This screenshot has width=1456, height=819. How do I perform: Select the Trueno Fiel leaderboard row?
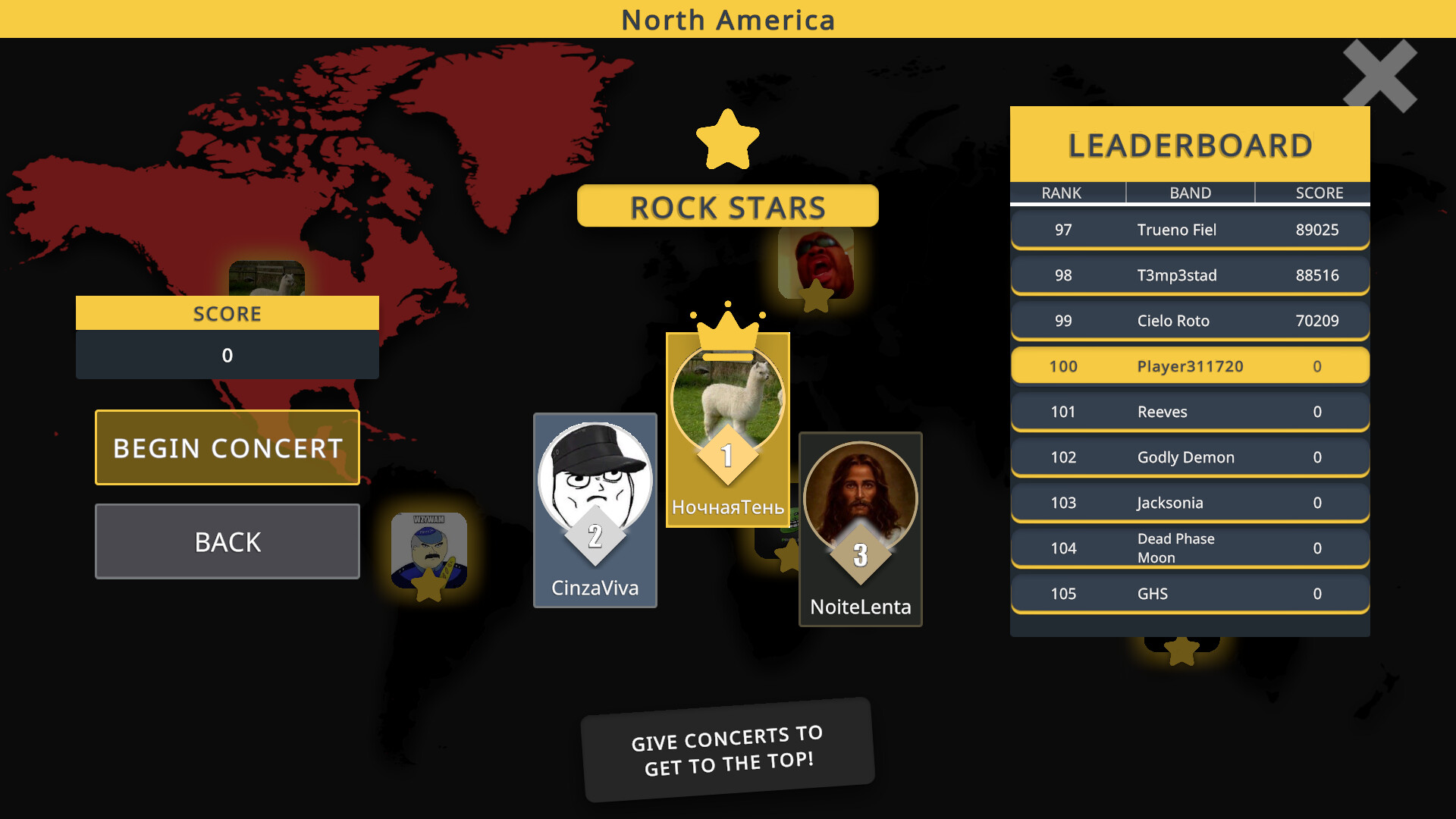1189,230
